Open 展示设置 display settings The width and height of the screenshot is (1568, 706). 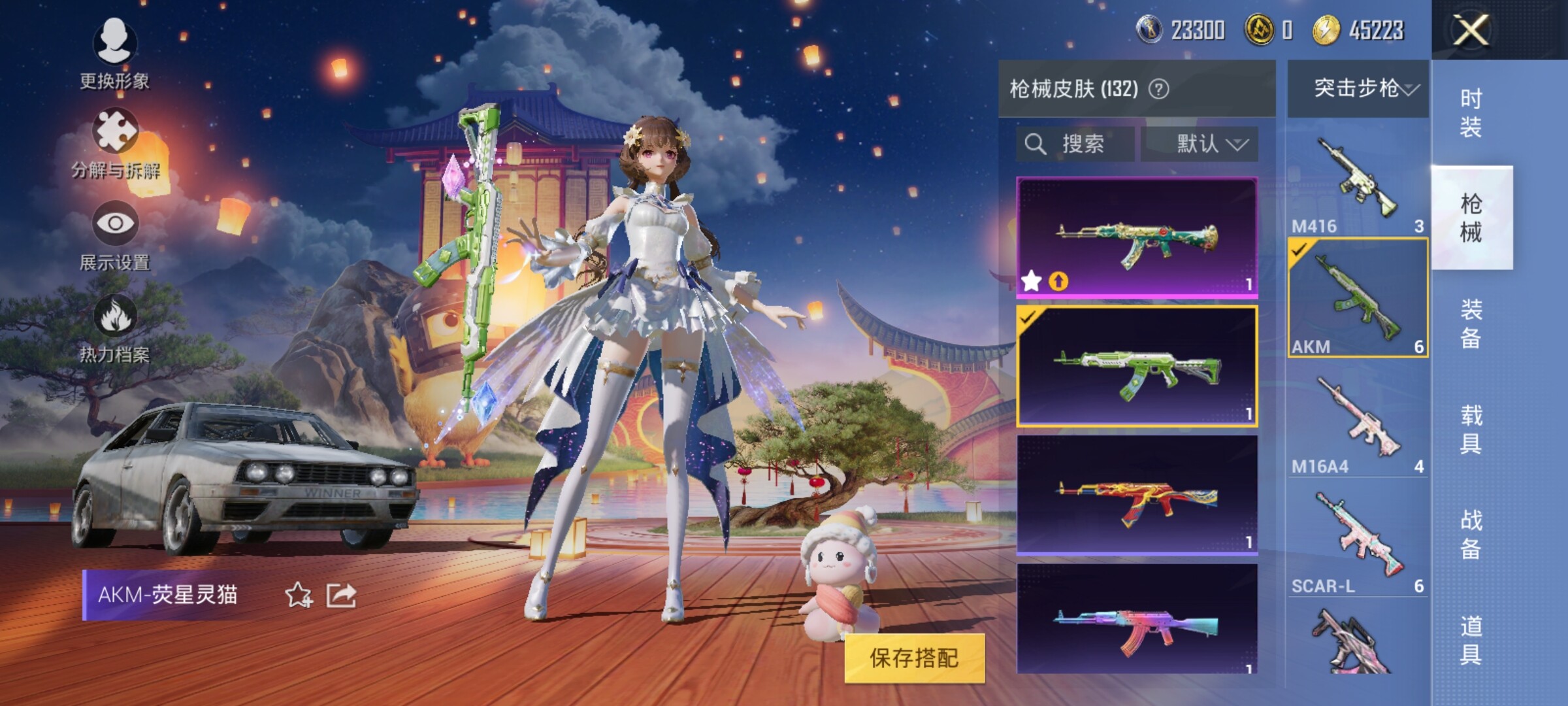pyautogui.click(x=115, y=235)
